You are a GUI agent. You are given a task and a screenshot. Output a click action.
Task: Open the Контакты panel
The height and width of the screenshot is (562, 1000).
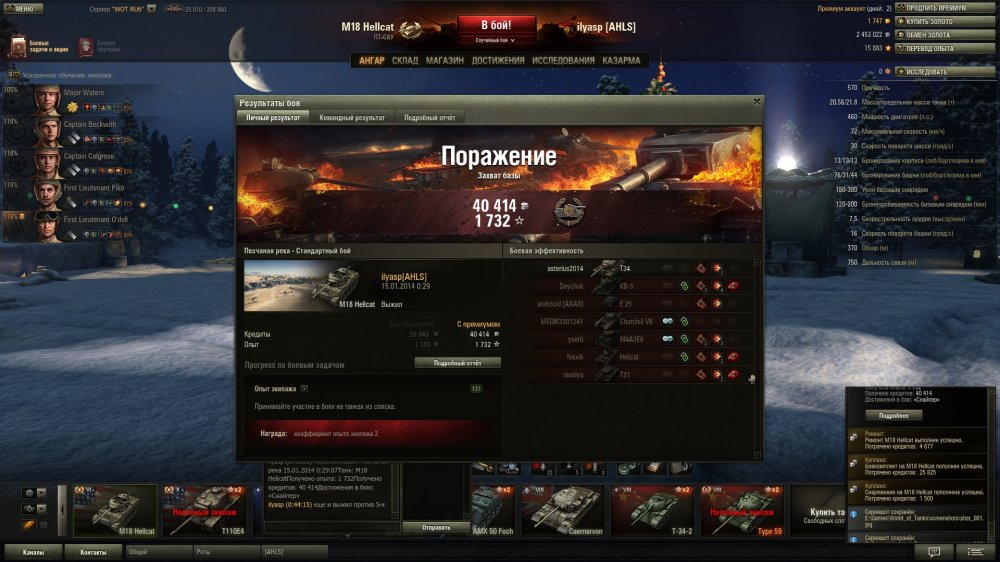(x=93, y=551)
